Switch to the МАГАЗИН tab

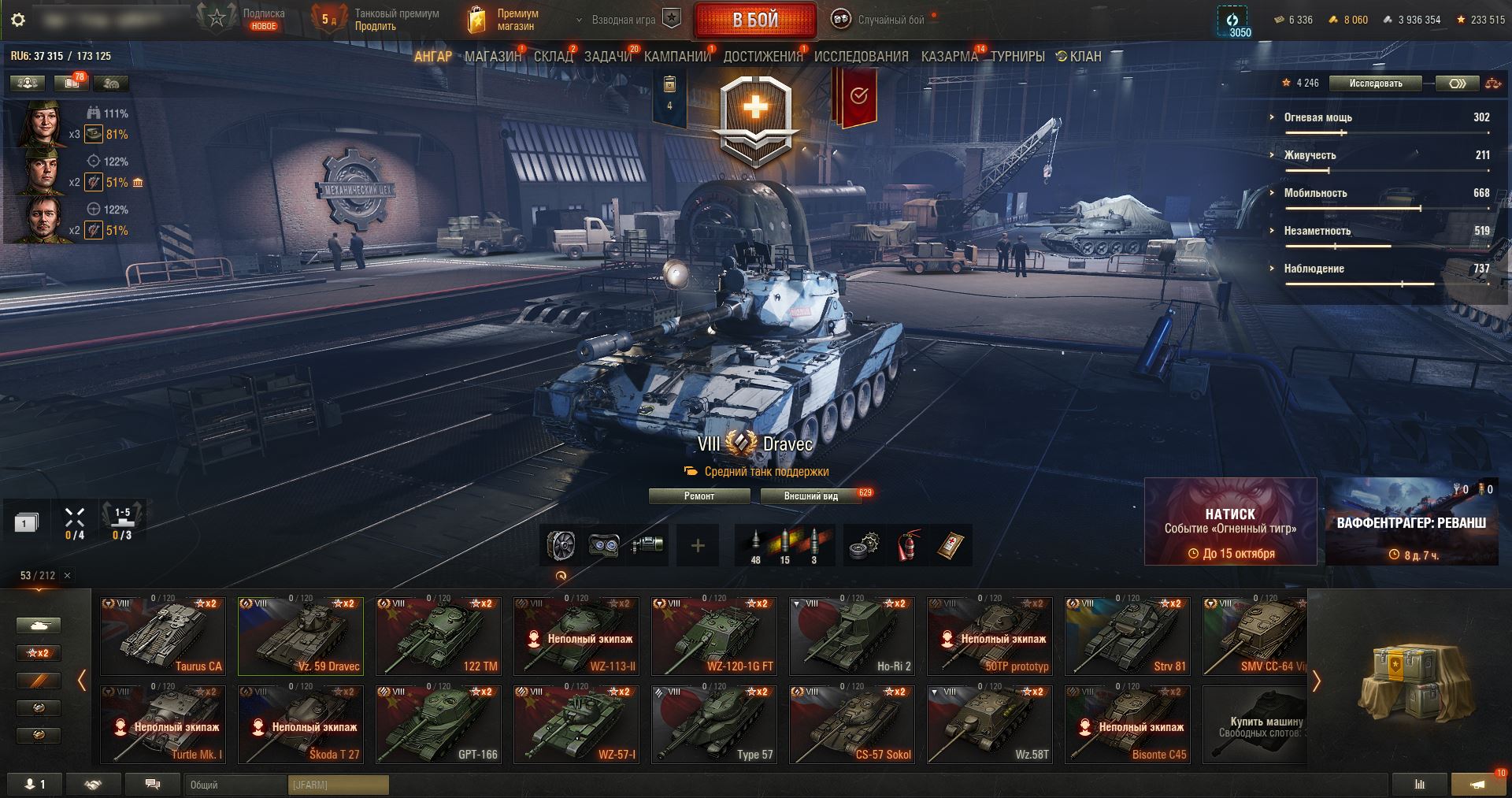(492, 57)
